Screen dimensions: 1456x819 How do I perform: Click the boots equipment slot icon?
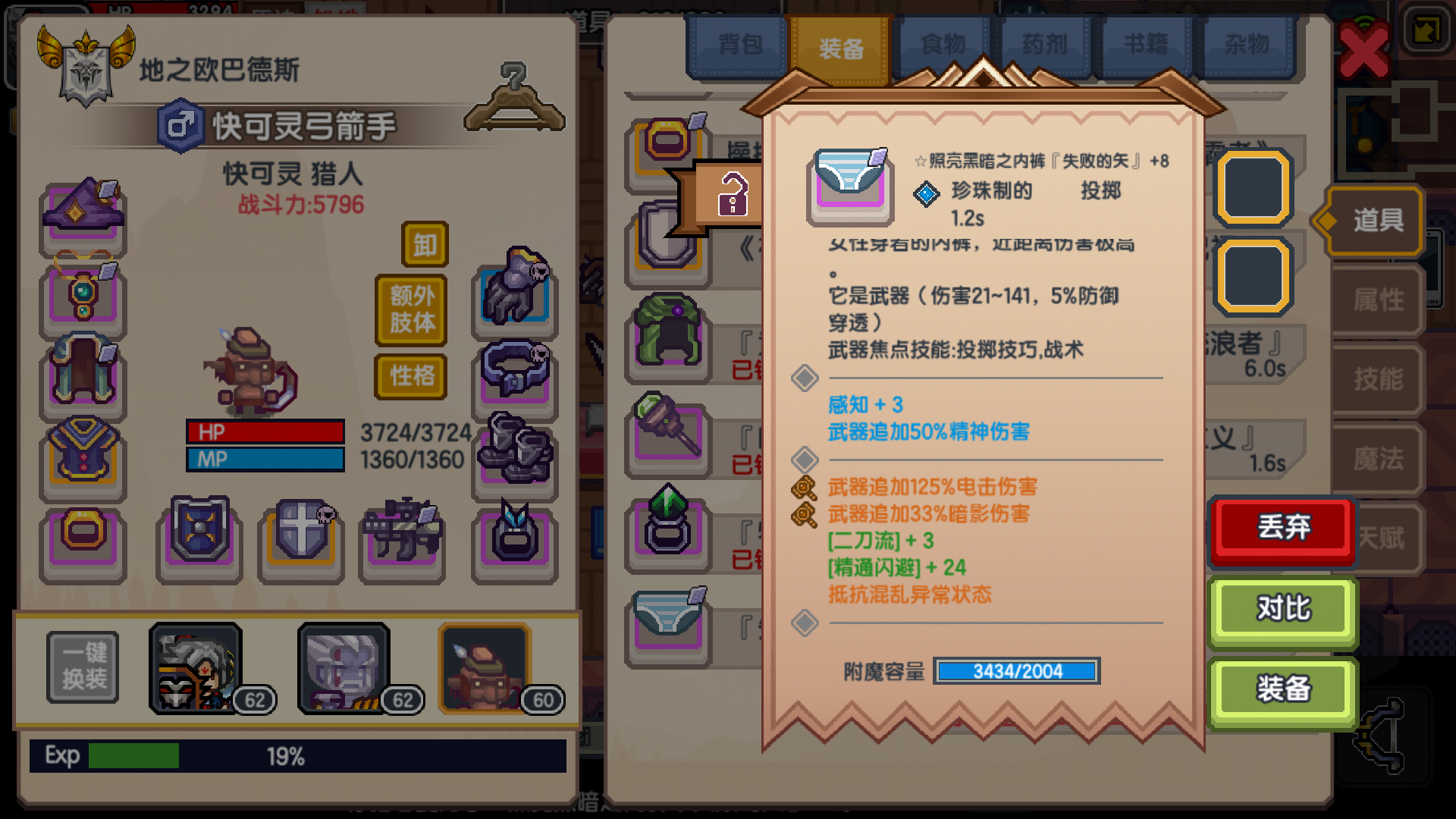click(x=514, y=455)
